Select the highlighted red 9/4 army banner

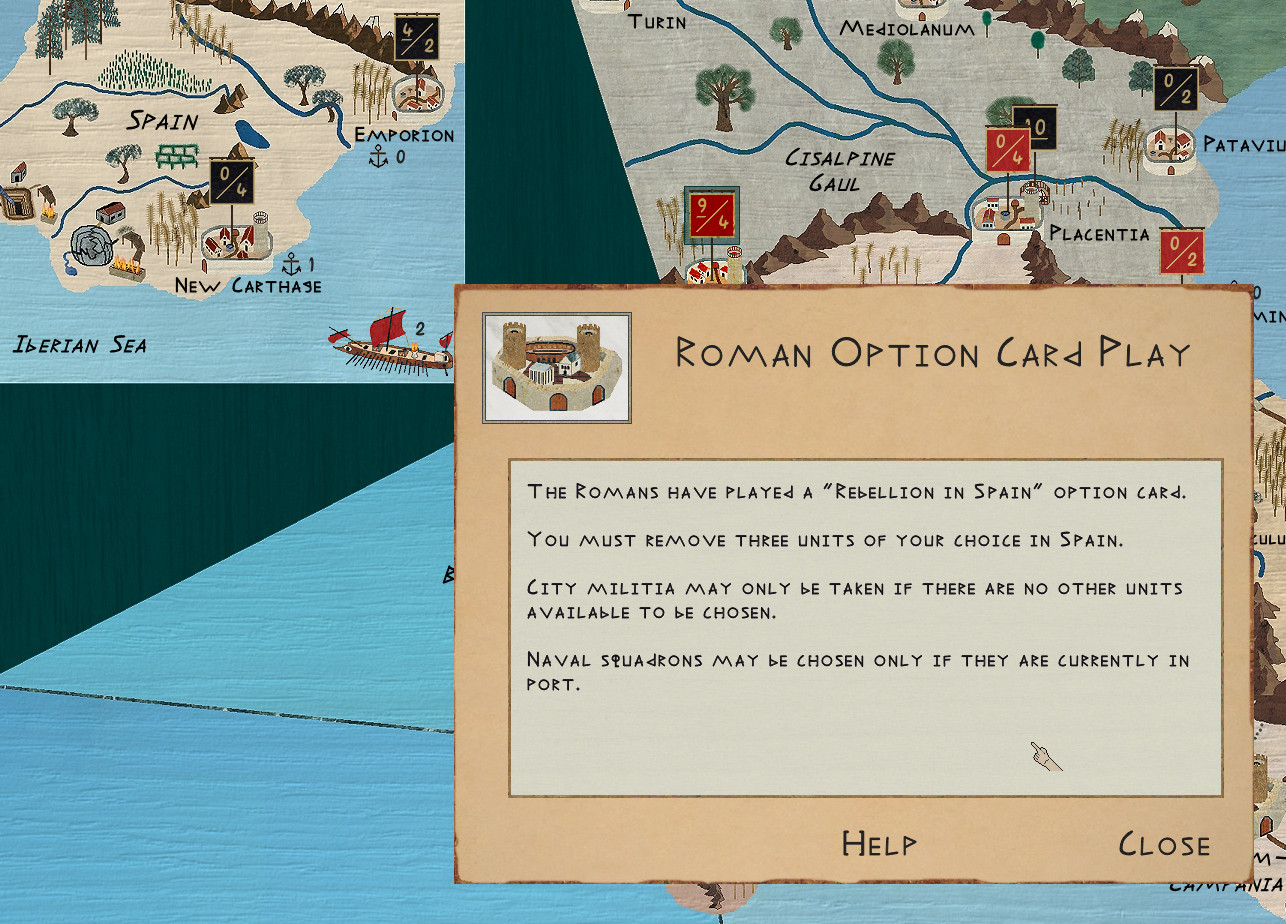click(711, 215)
